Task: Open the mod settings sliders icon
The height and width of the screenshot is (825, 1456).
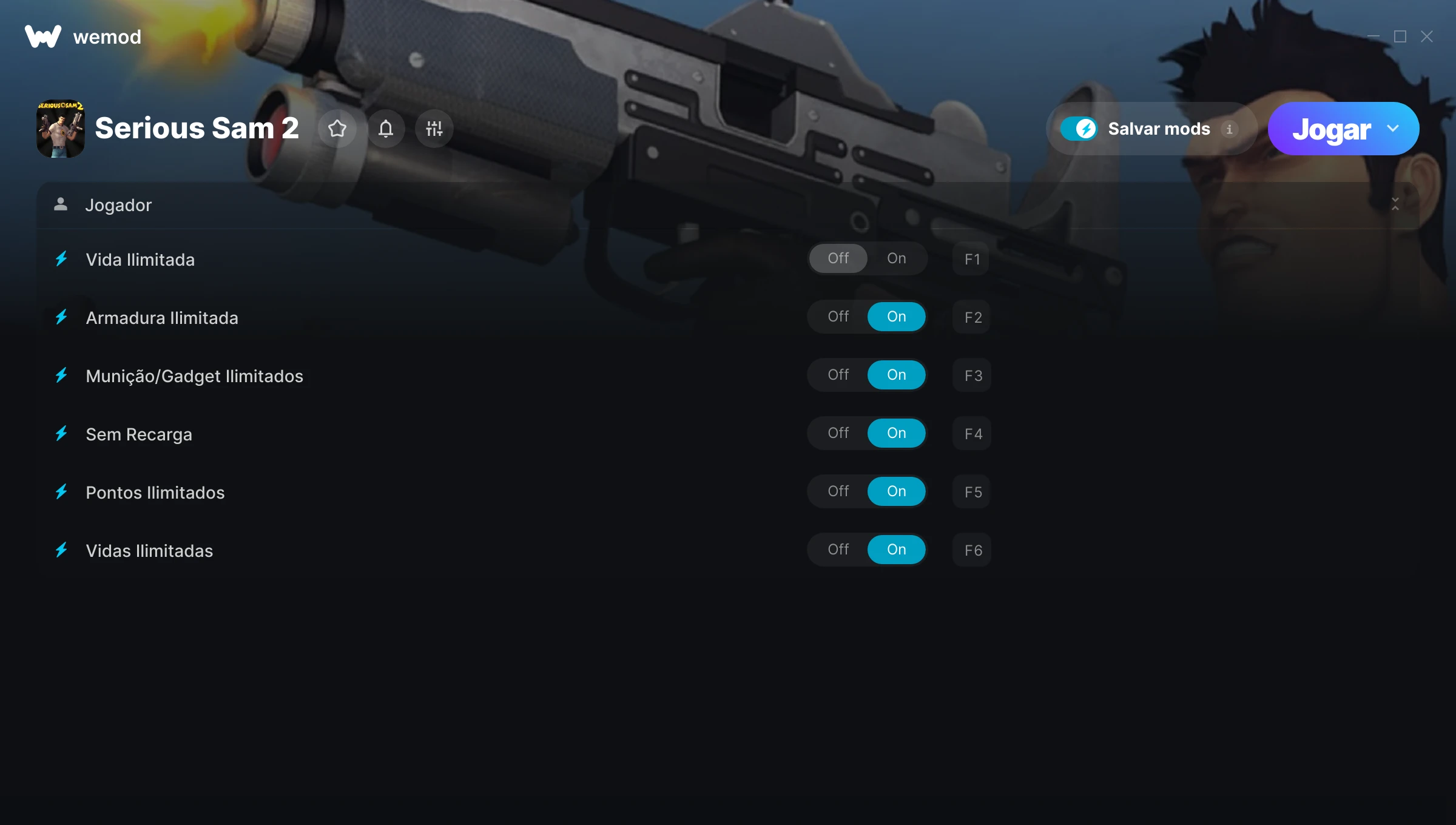Action: point(434,129)
